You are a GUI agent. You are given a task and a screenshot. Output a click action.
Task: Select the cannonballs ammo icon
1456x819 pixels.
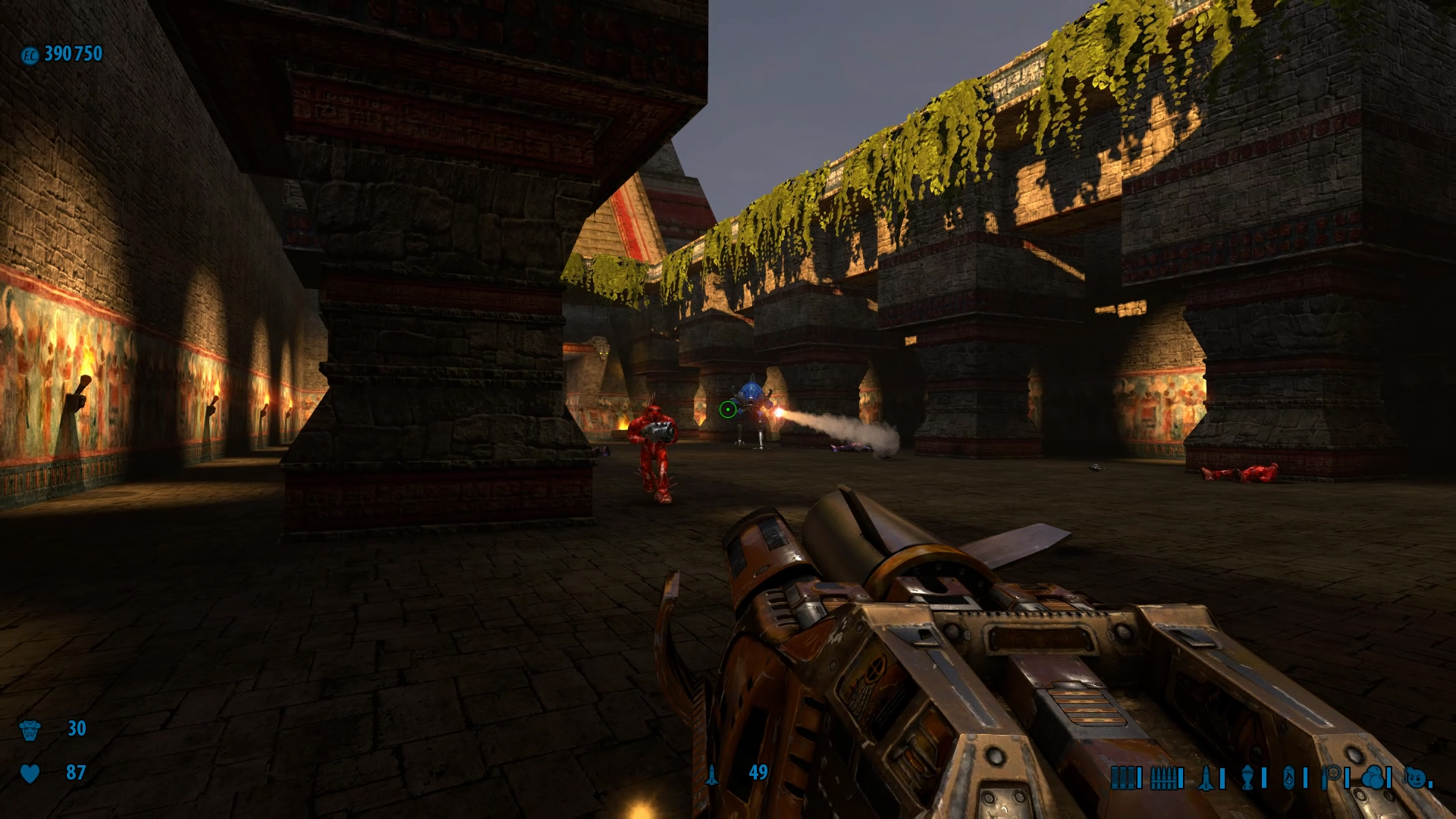tap(1373, 778)
